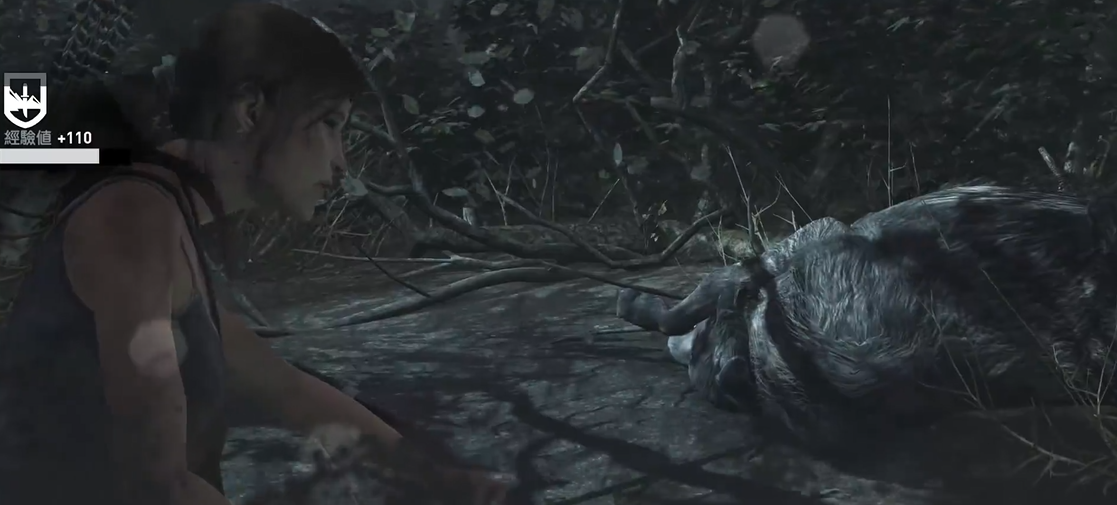Click the white shield experience badge icon
This screenshot has width=1117, height=505.
pyautogui.click(x=25, y=101)
